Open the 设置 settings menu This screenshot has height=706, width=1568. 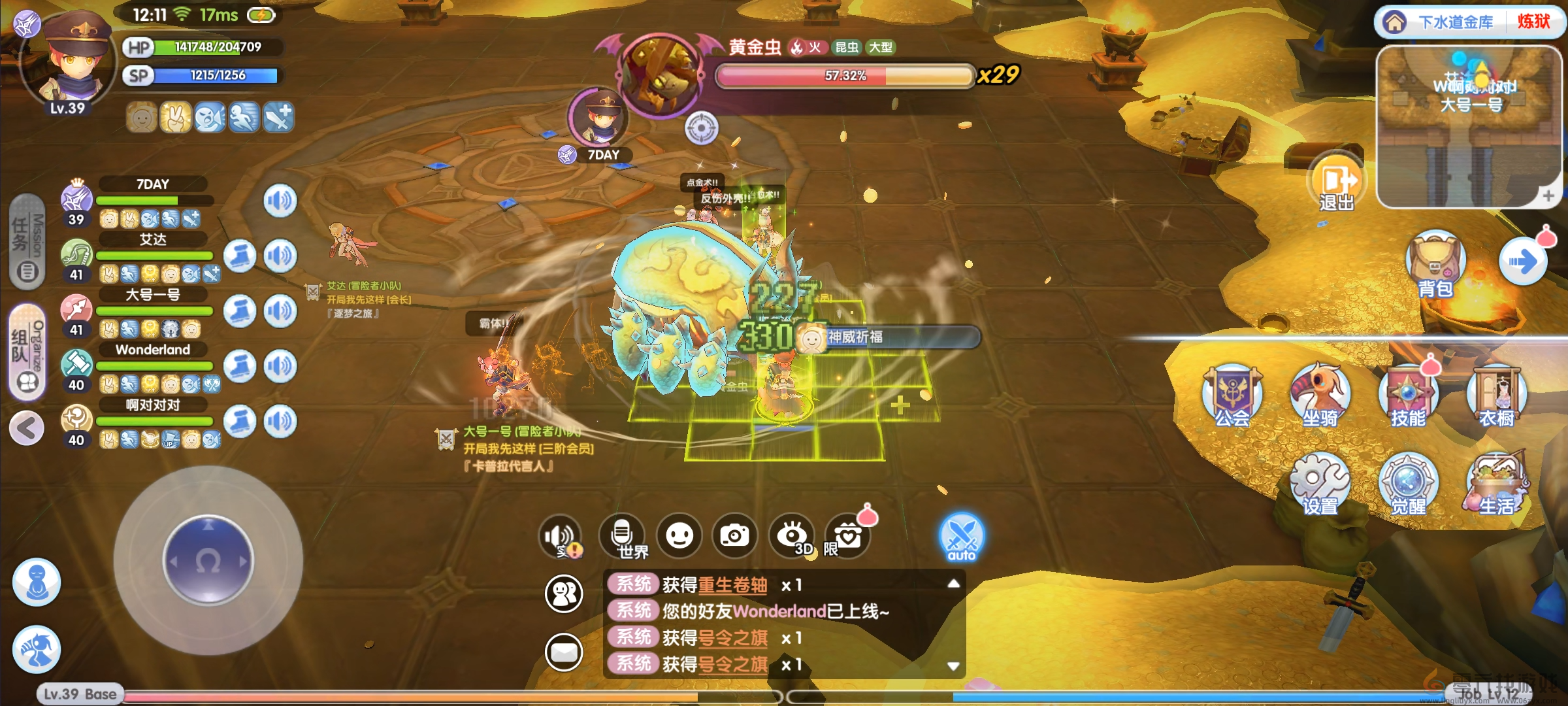click(1320, 484)
